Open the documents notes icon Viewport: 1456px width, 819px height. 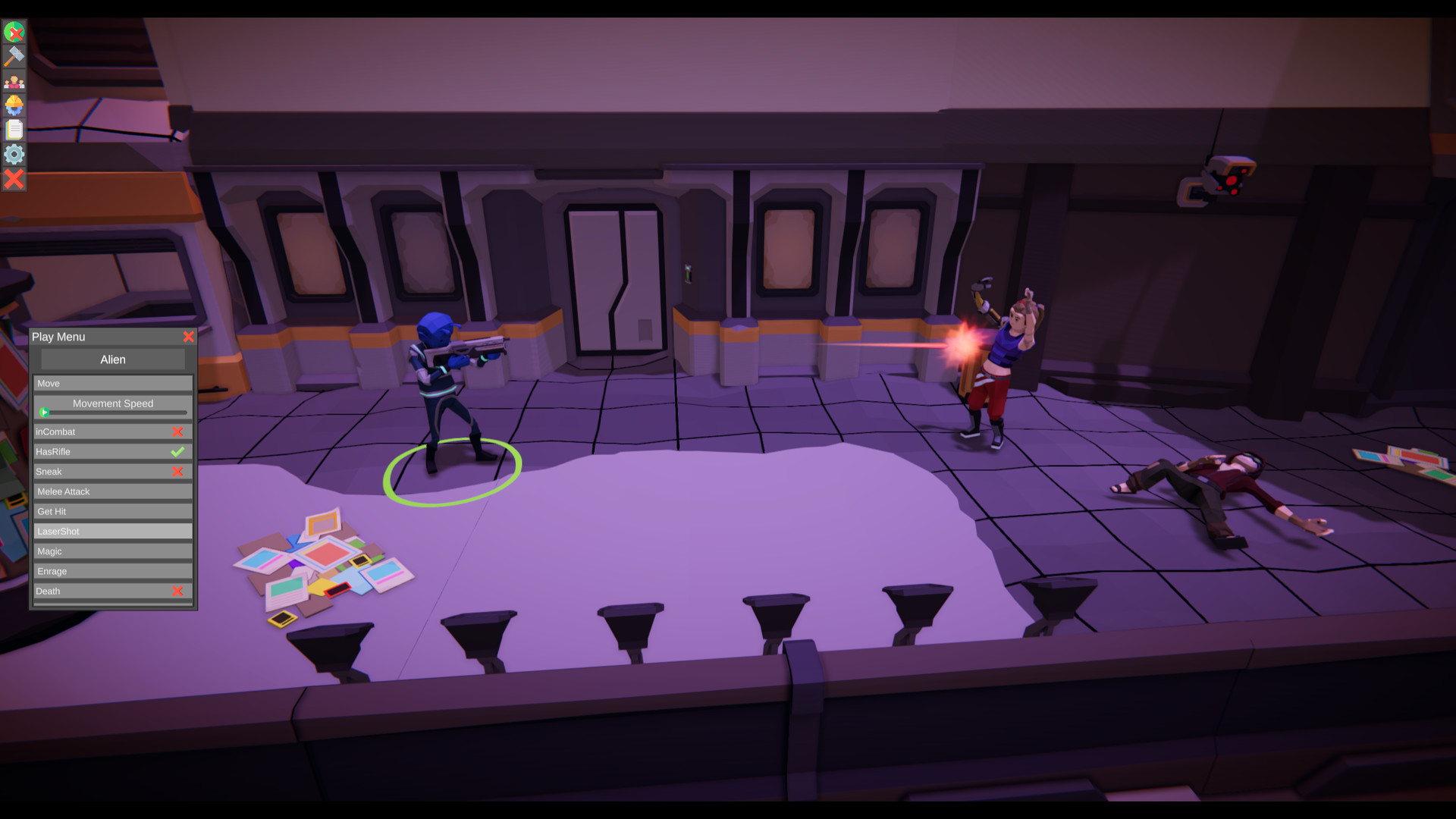tap(14, 130)
